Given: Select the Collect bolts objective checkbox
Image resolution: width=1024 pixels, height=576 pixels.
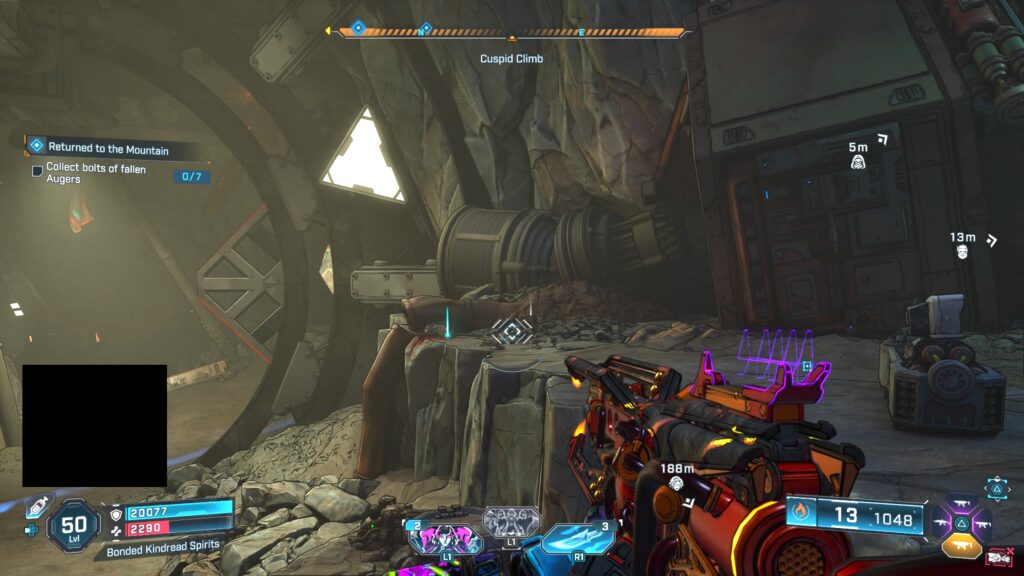Looking at the screenshot, I should click(37, 170).
